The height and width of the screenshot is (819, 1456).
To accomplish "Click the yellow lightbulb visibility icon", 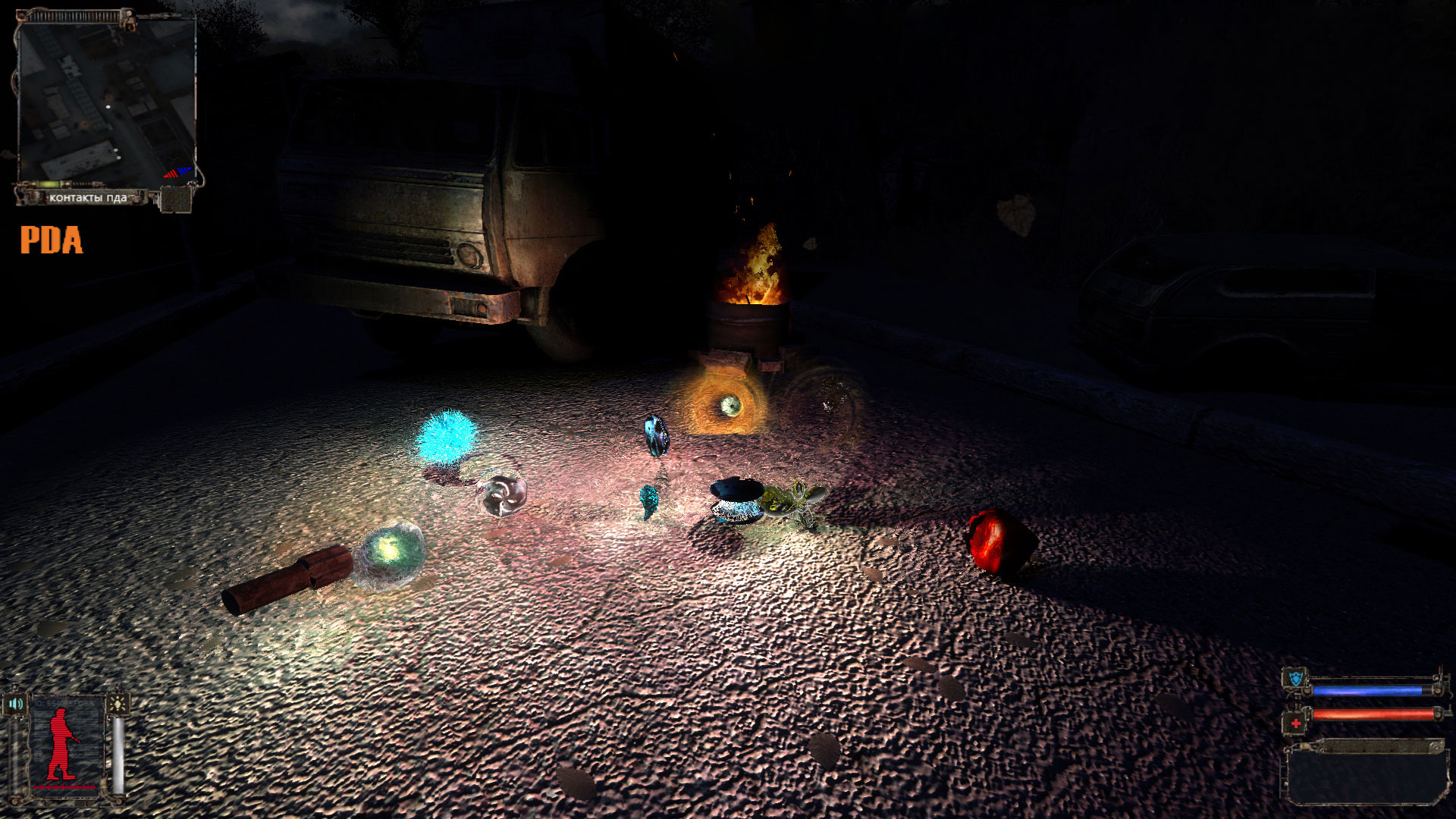I will tap(118, 704).
